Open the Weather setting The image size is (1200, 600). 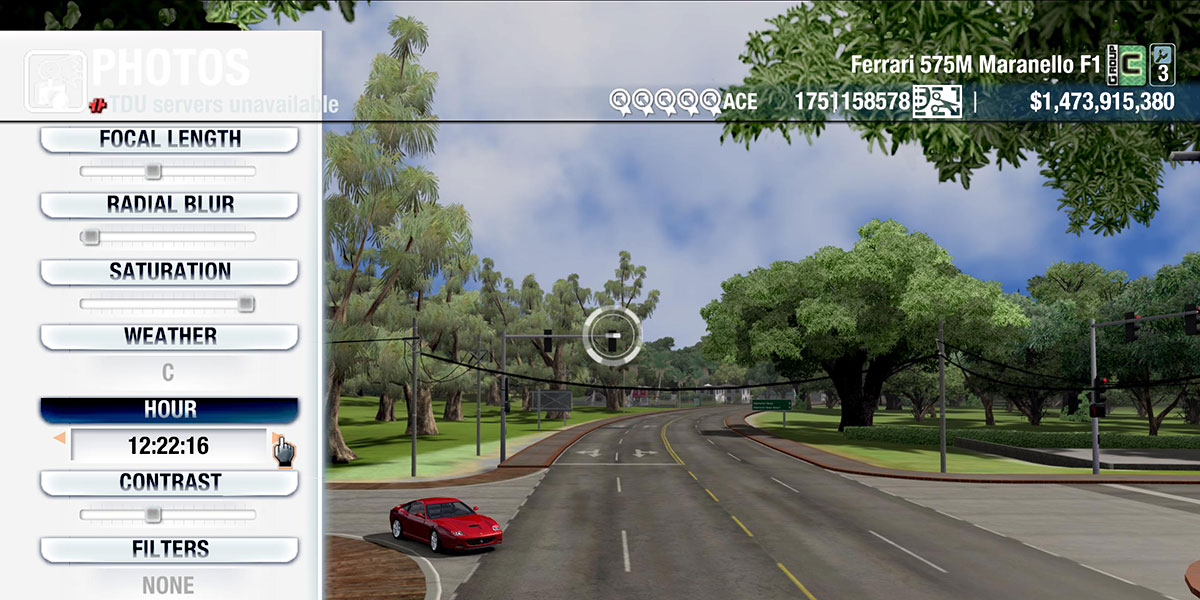[x=169, y=336]
